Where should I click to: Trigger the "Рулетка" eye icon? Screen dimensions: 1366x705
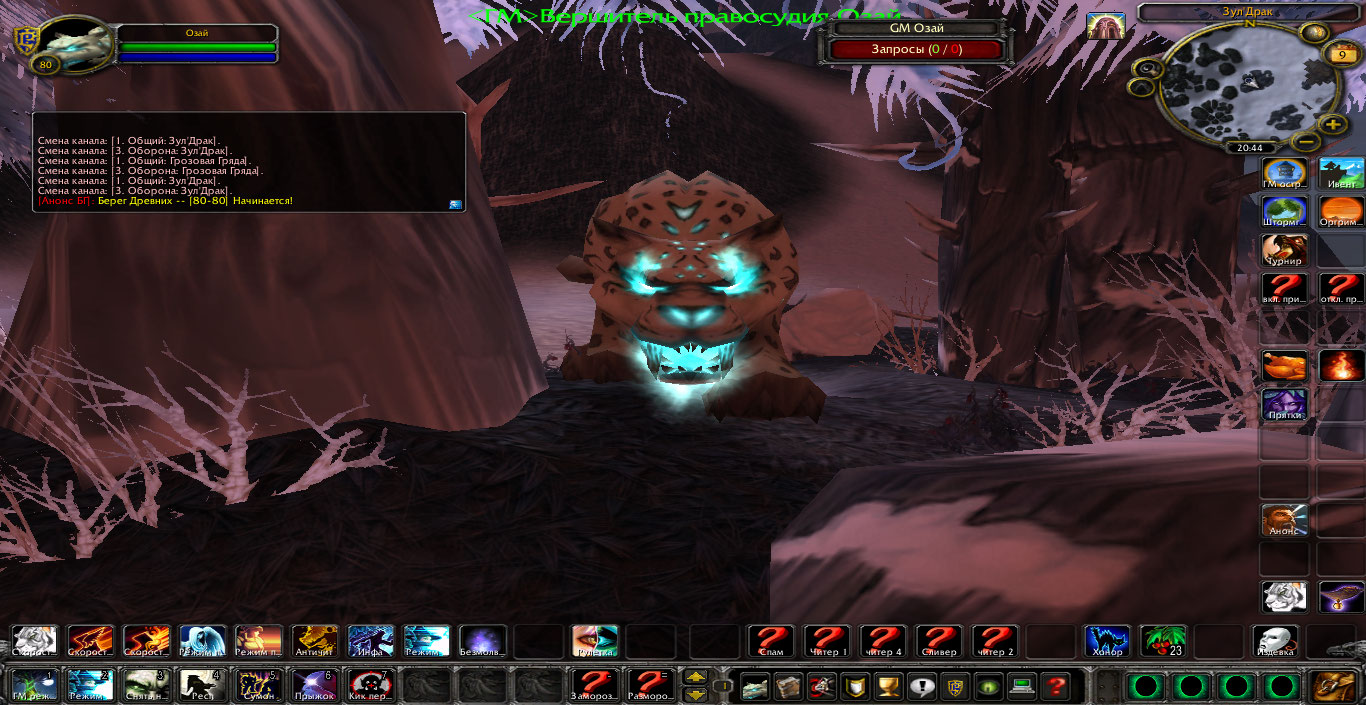coord(595,641)
